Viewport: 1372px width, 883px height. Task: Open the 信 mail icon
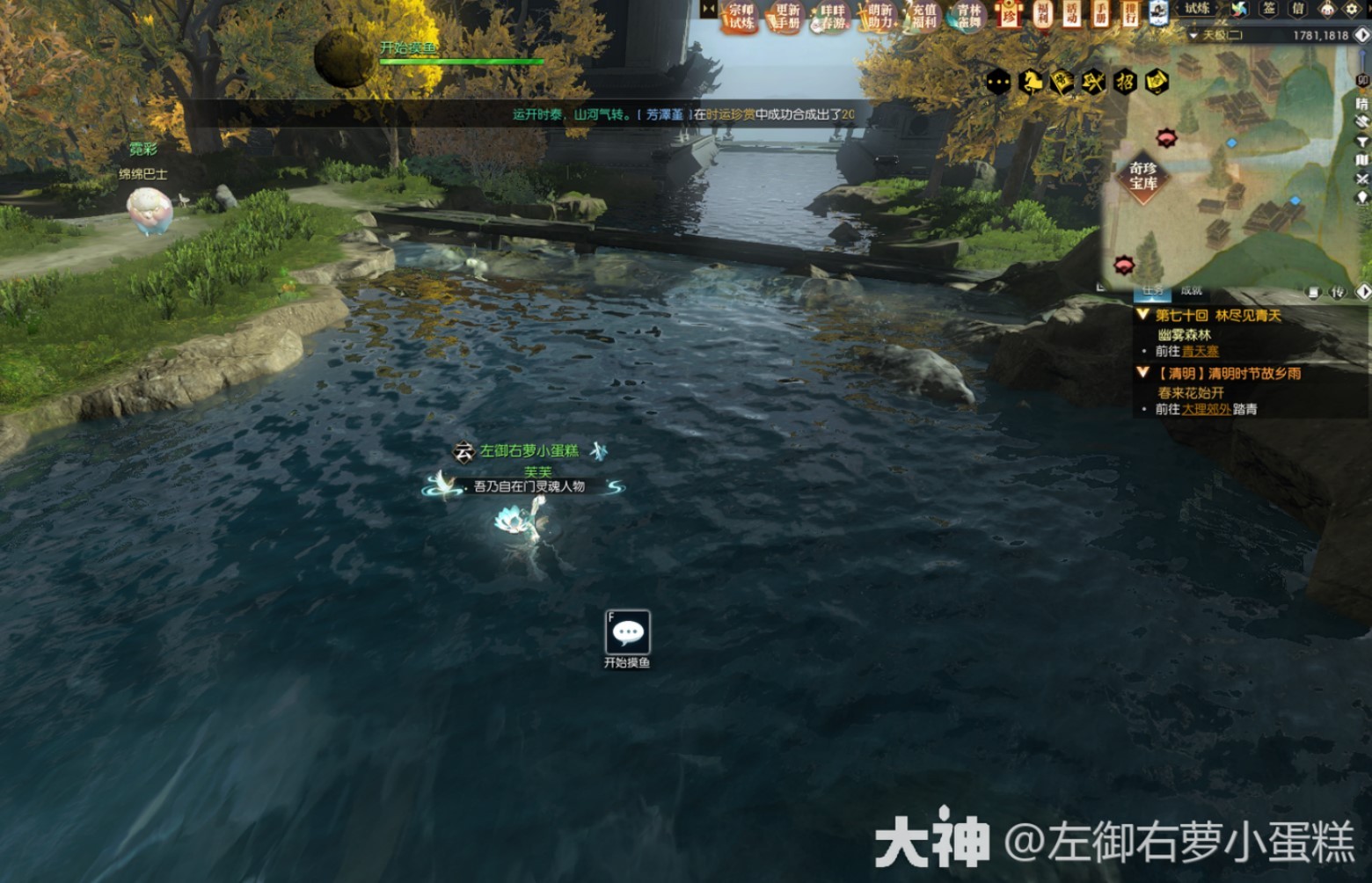pos(1296,11)
